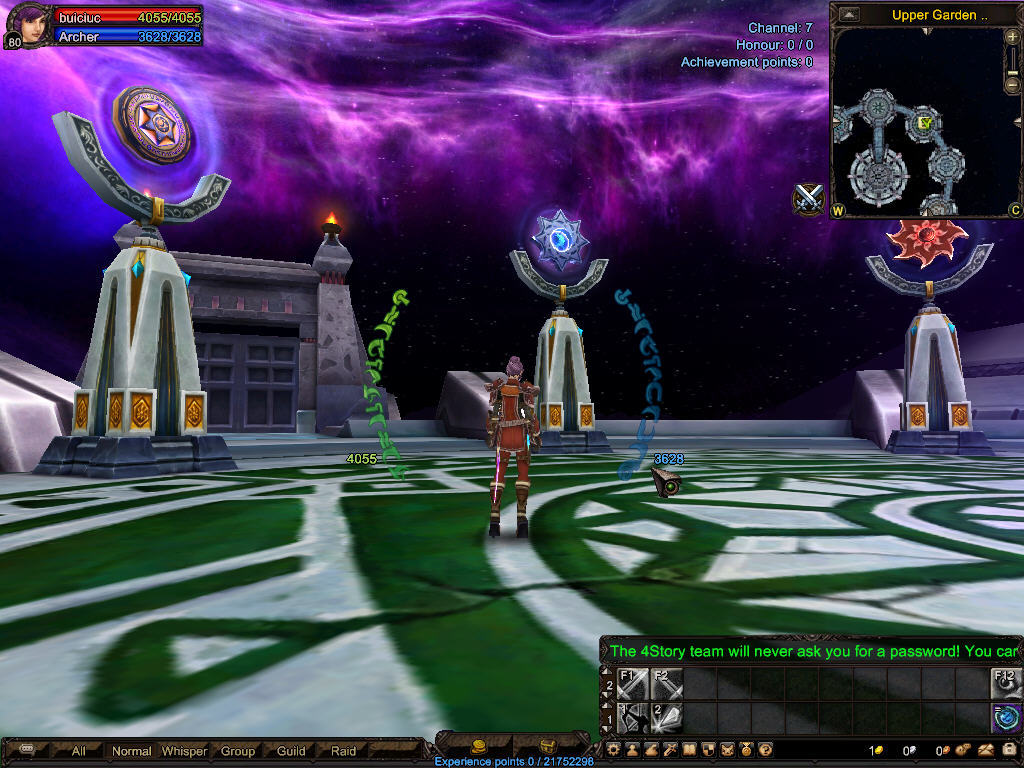
Task: Use the blue swirl portal skill slot
Action: (x=1005, y=718)
